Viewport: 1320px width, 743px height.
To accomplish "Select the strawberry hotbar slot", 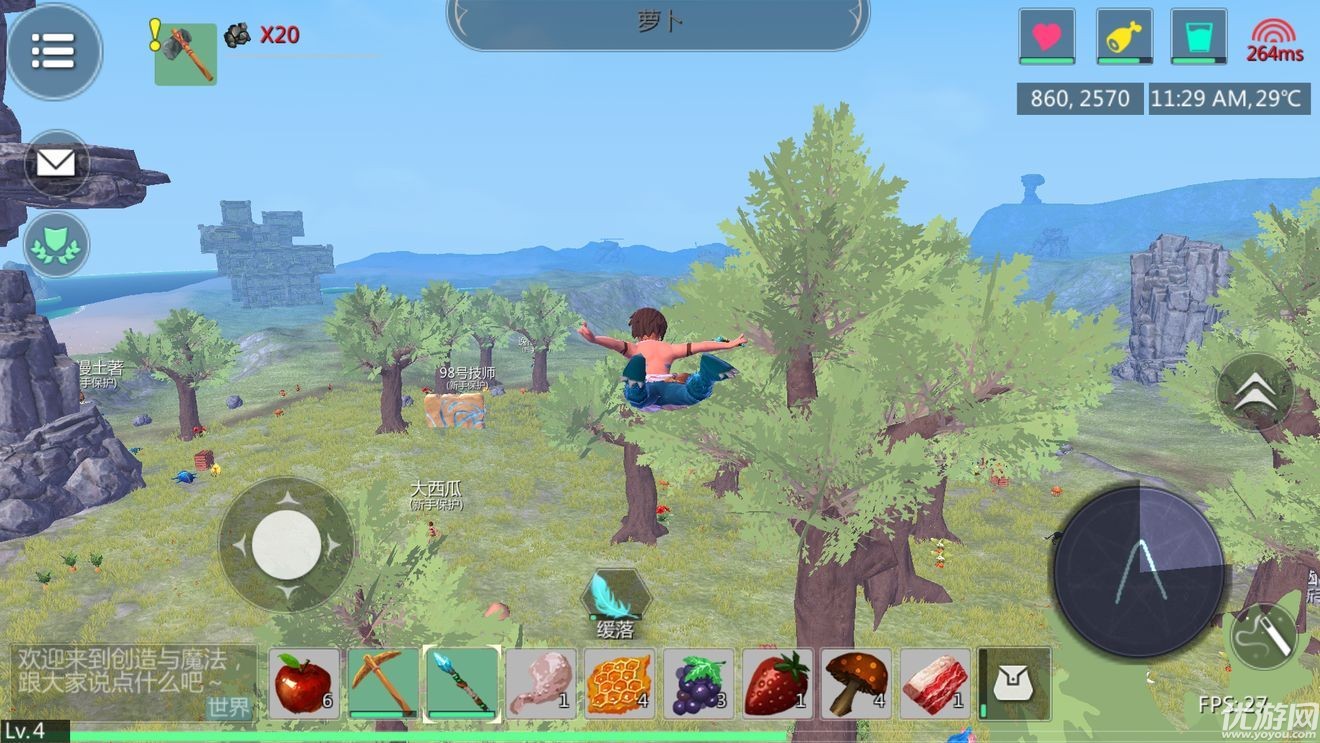I will tap(777, 683).
